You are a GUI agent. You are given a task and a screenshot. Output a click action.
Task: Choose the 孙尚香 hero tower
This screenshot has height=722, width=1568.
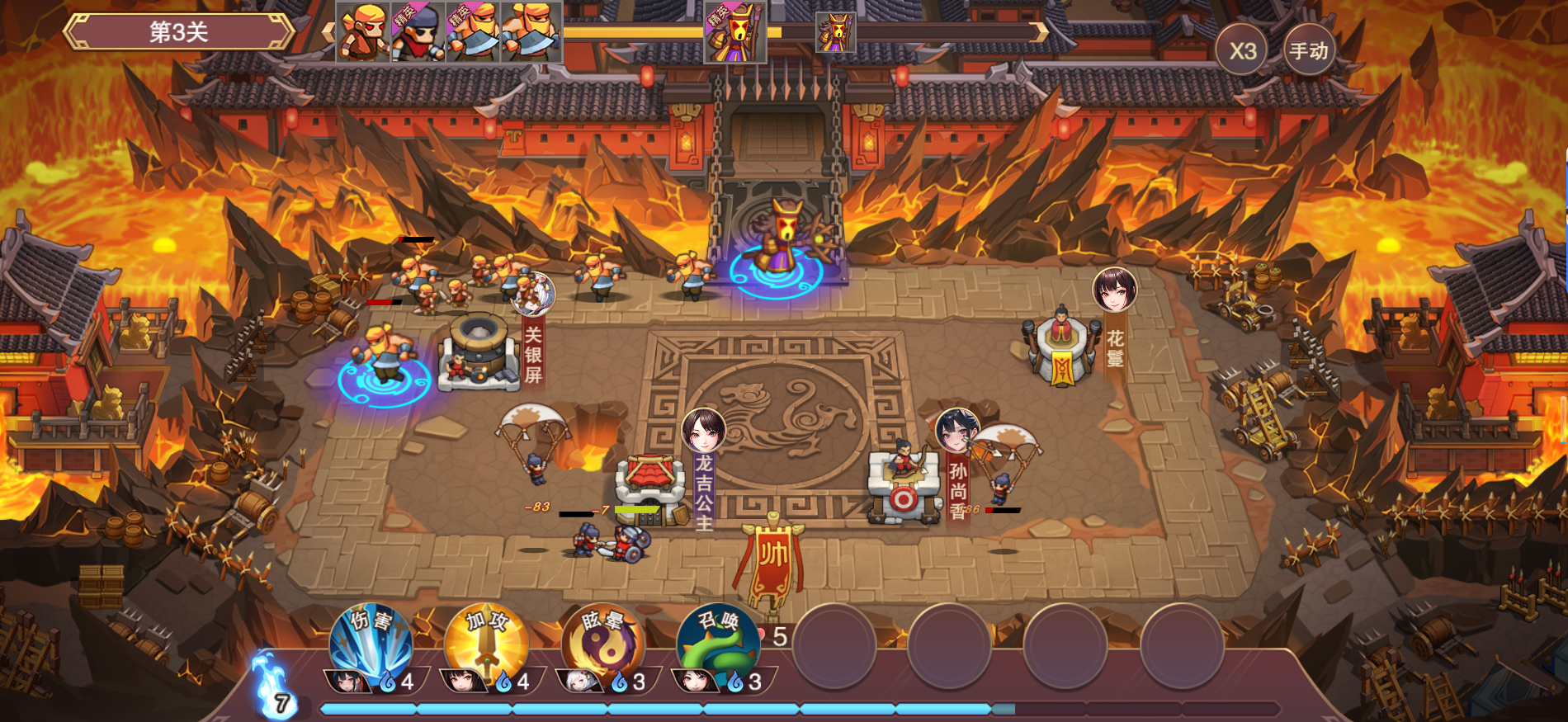coord(904,487)
